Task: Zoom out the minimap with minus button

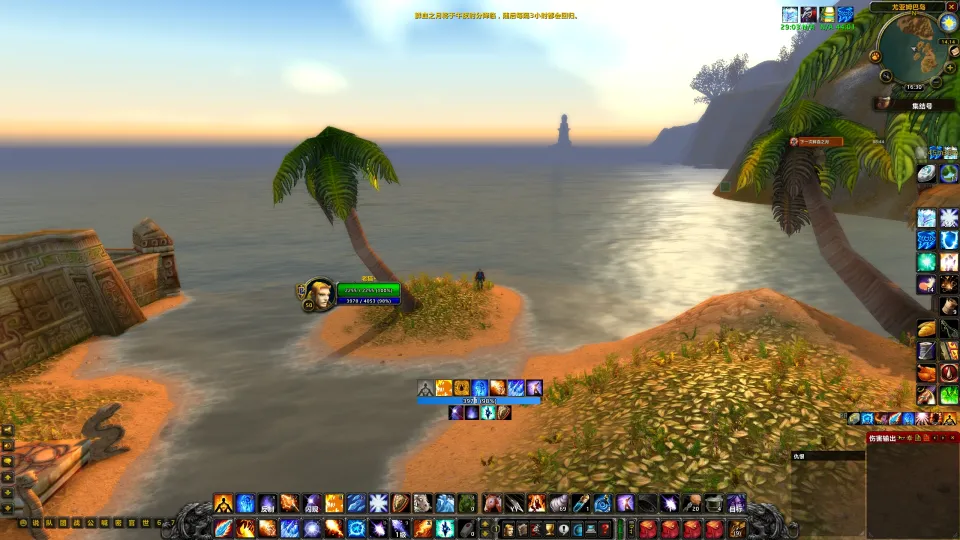Action: (935, 81)
